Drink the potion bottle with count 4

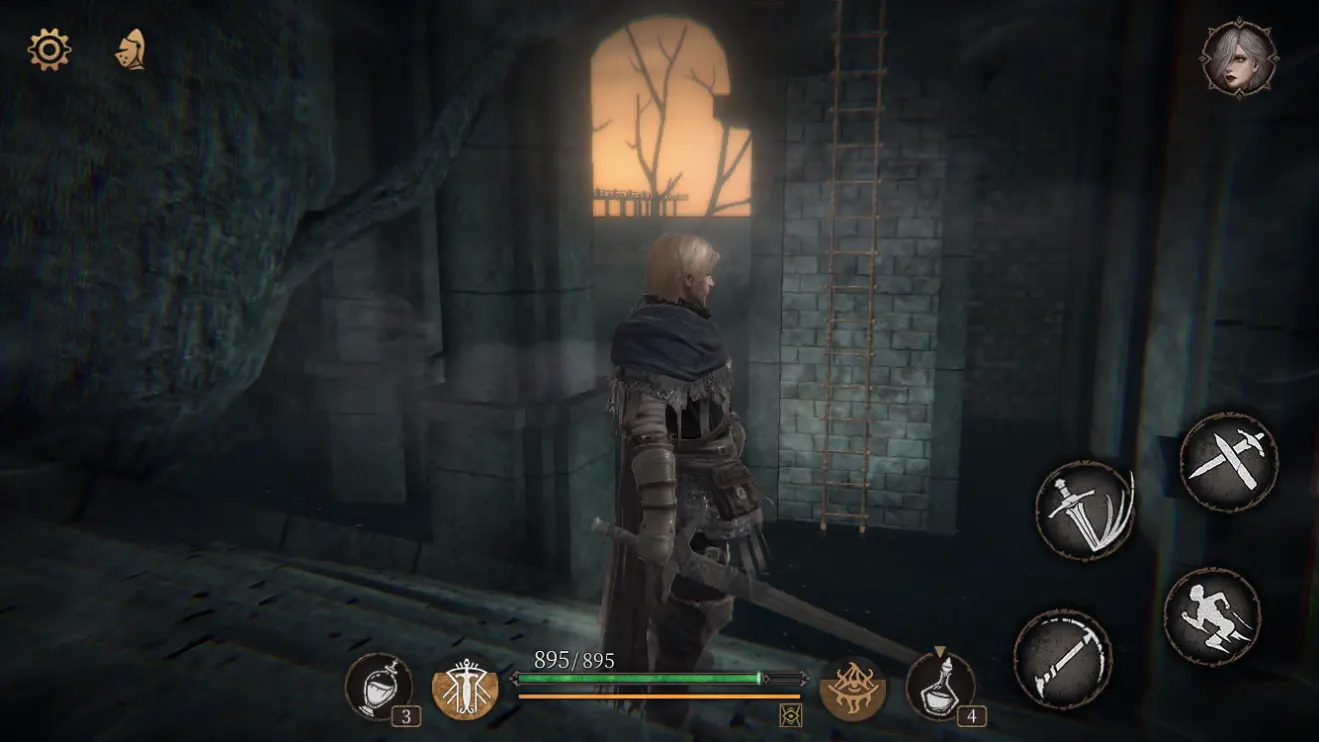click(940, 686)
